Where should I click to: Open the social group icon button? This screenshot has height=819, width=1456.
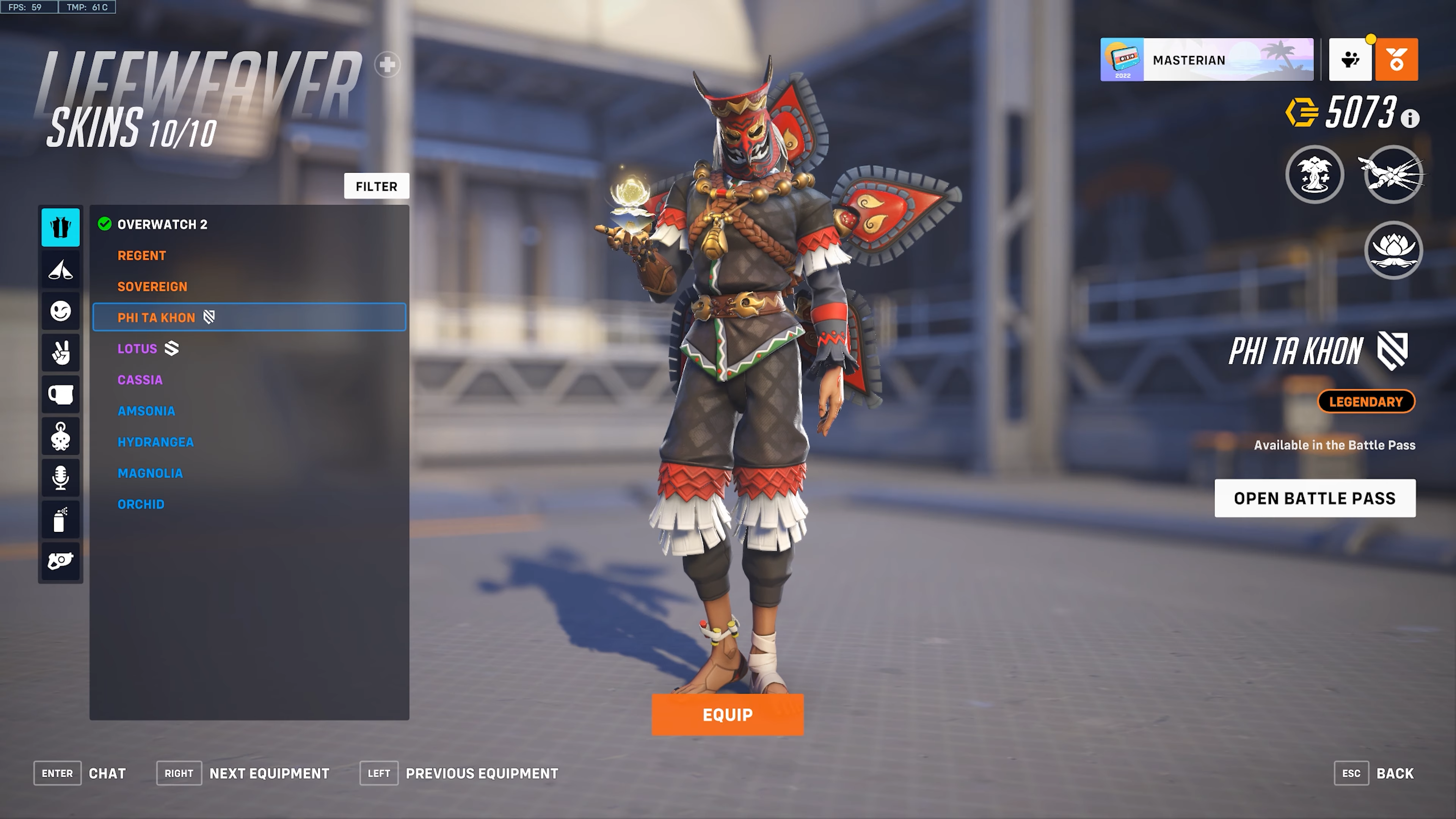point(1350,60)
